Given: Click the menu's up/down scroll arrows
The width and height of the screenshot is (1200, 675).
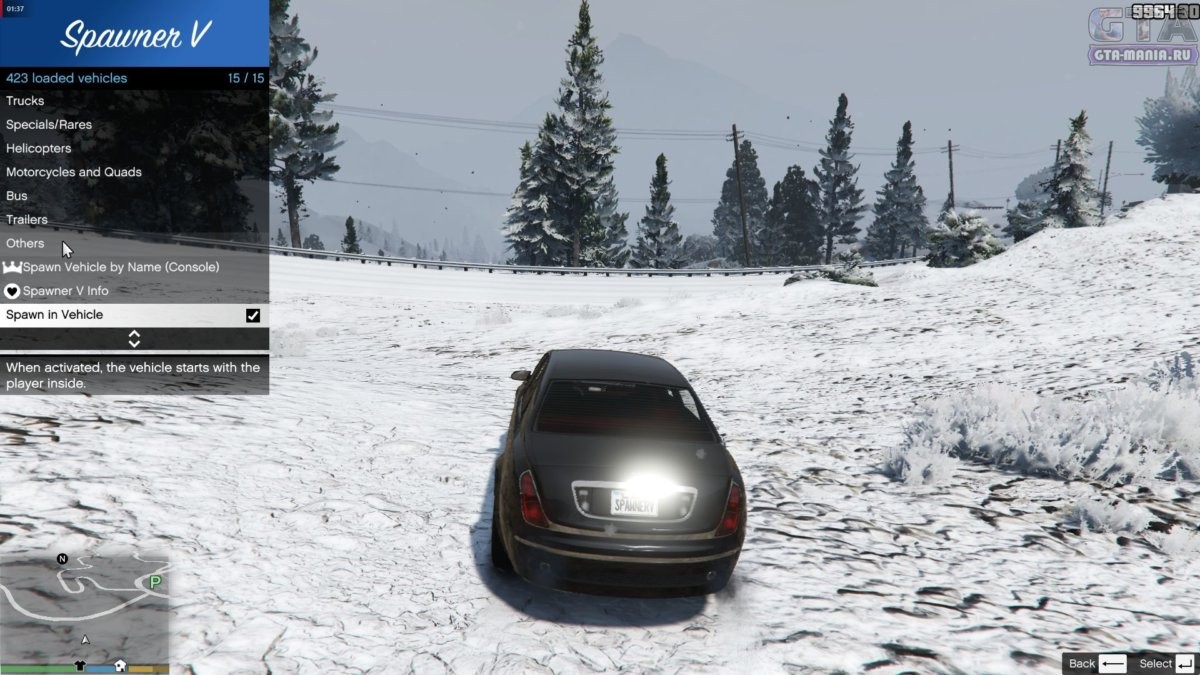Looking at the screenshot, I should [134, 339].
